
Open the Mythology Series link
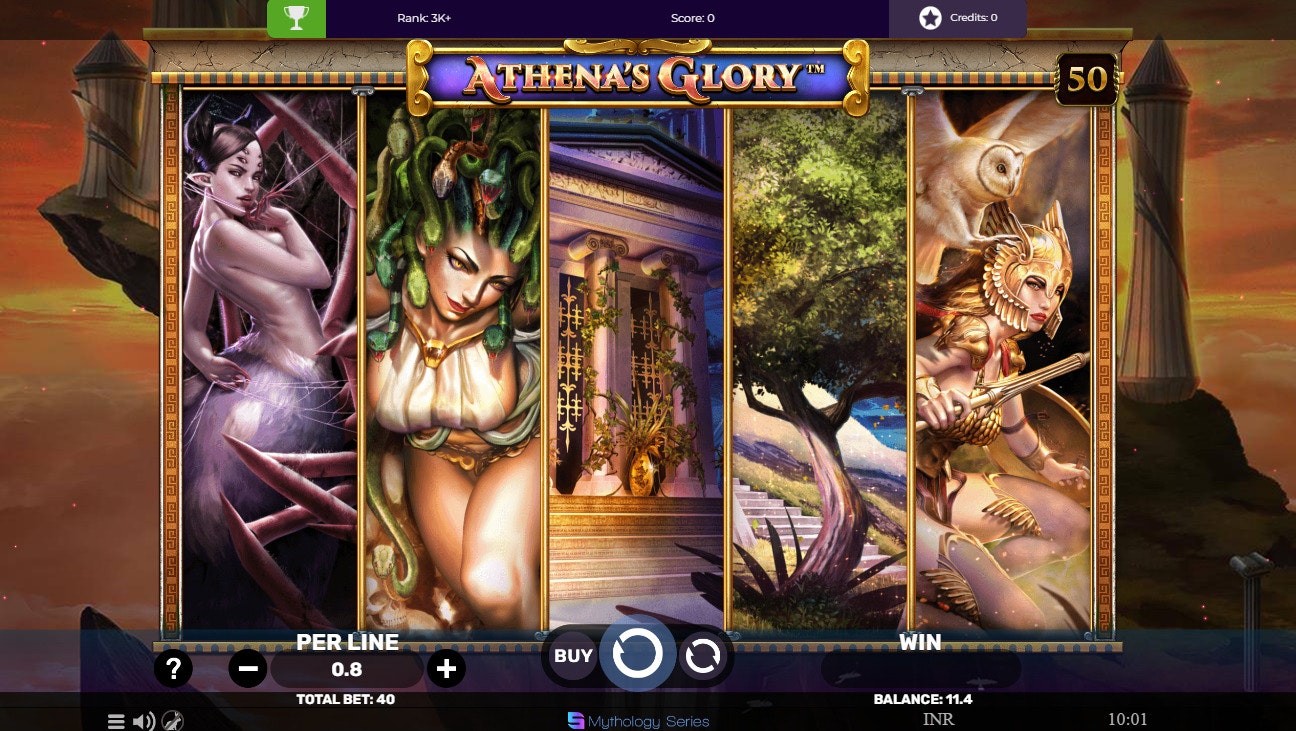pyautogui.click(x=637, y=720)
